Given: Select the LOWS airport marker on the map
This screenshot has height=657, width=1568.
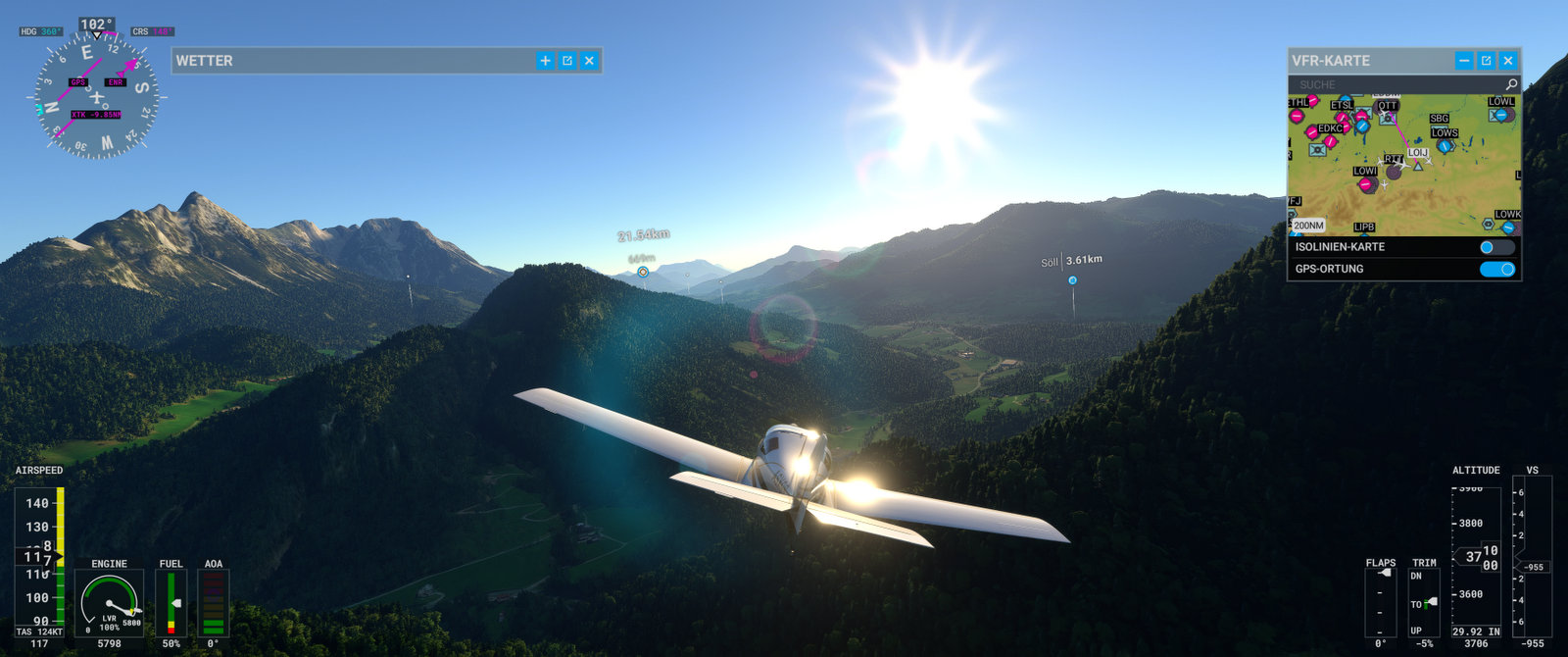Looking at the screenshot, I should (x=1445, y=145).
